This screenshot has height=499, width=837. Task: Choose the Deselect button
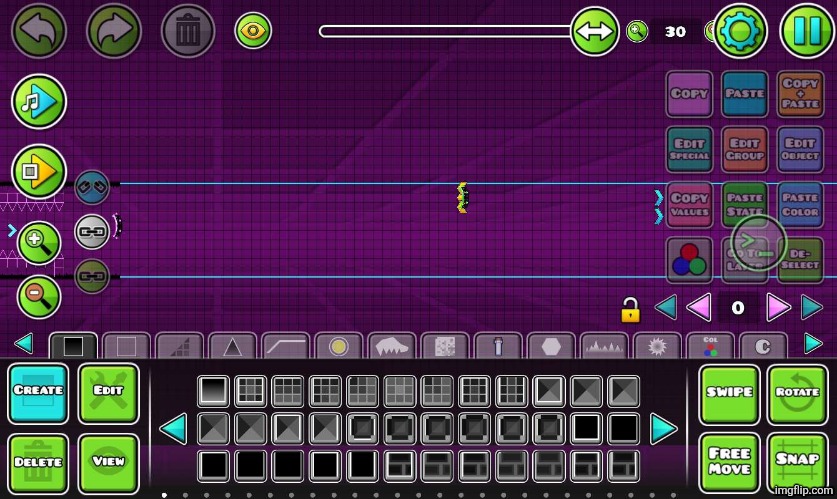(800, 260)
